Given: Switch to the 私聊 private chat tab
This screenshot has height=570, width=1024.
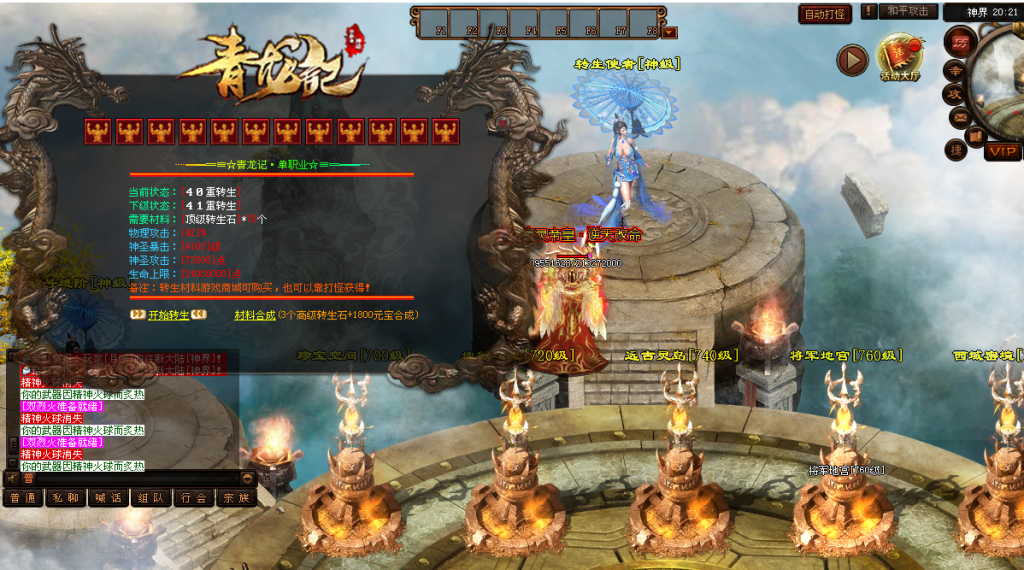Looking at the screenshot, I should [x=66, y=498].
